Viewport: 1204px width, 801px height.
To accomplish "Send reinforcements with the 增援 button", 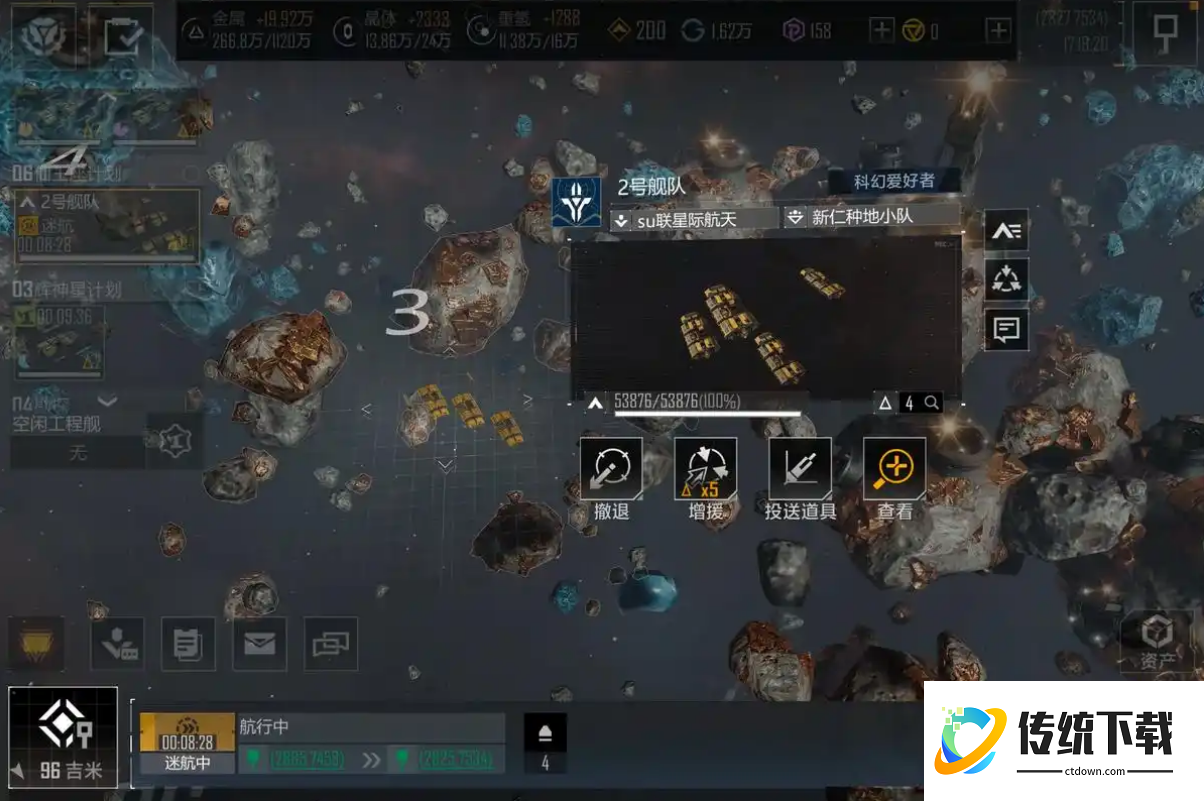I will tap(705, 469).
